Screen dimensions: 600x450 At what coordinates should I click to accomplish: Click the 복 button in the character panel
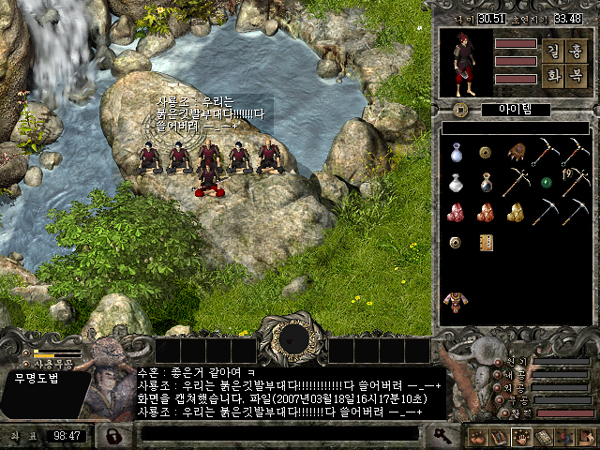[576, 78]
